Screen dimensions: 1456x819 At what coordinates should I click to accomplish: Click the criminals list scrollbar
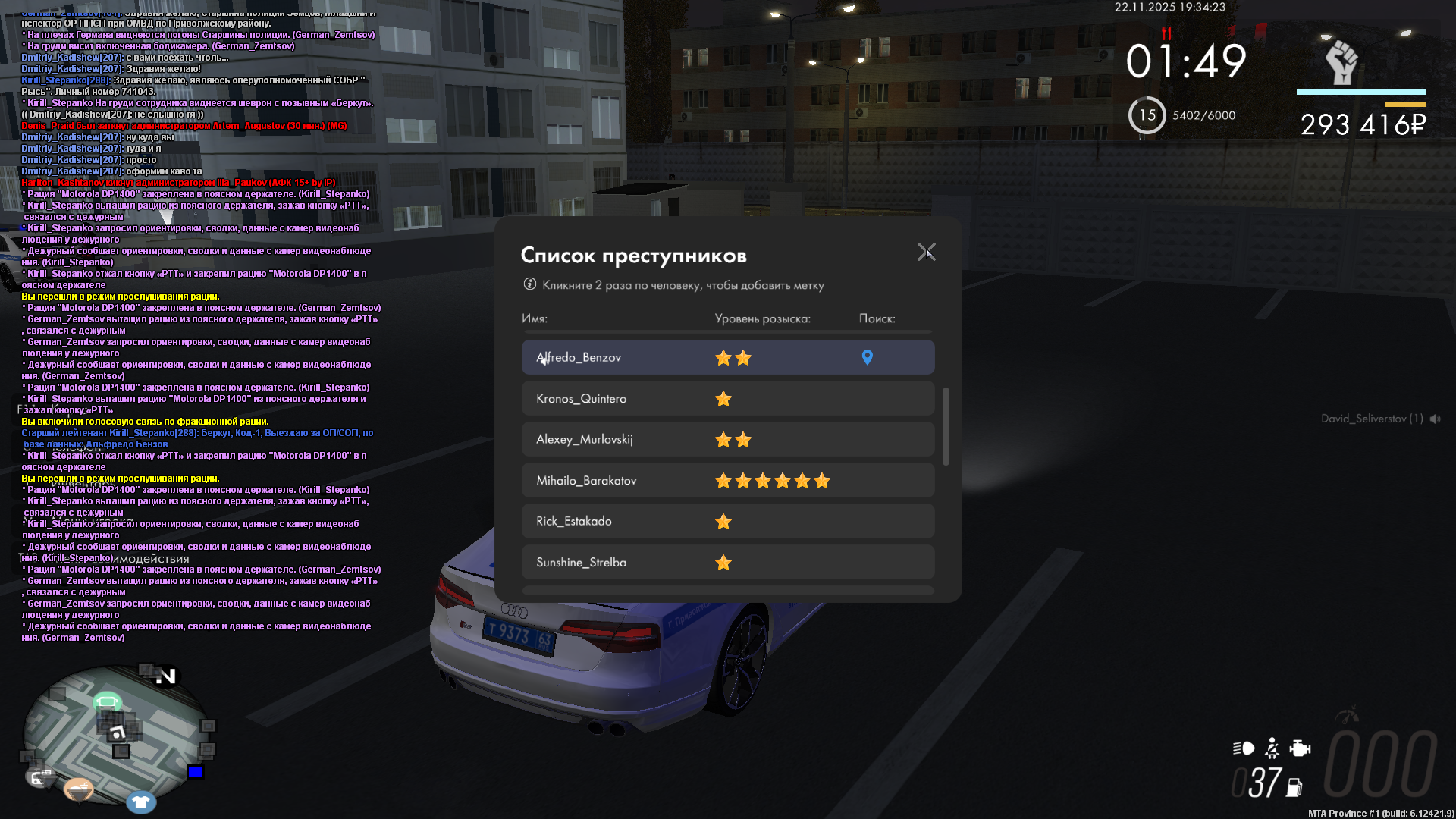(946, 426)
